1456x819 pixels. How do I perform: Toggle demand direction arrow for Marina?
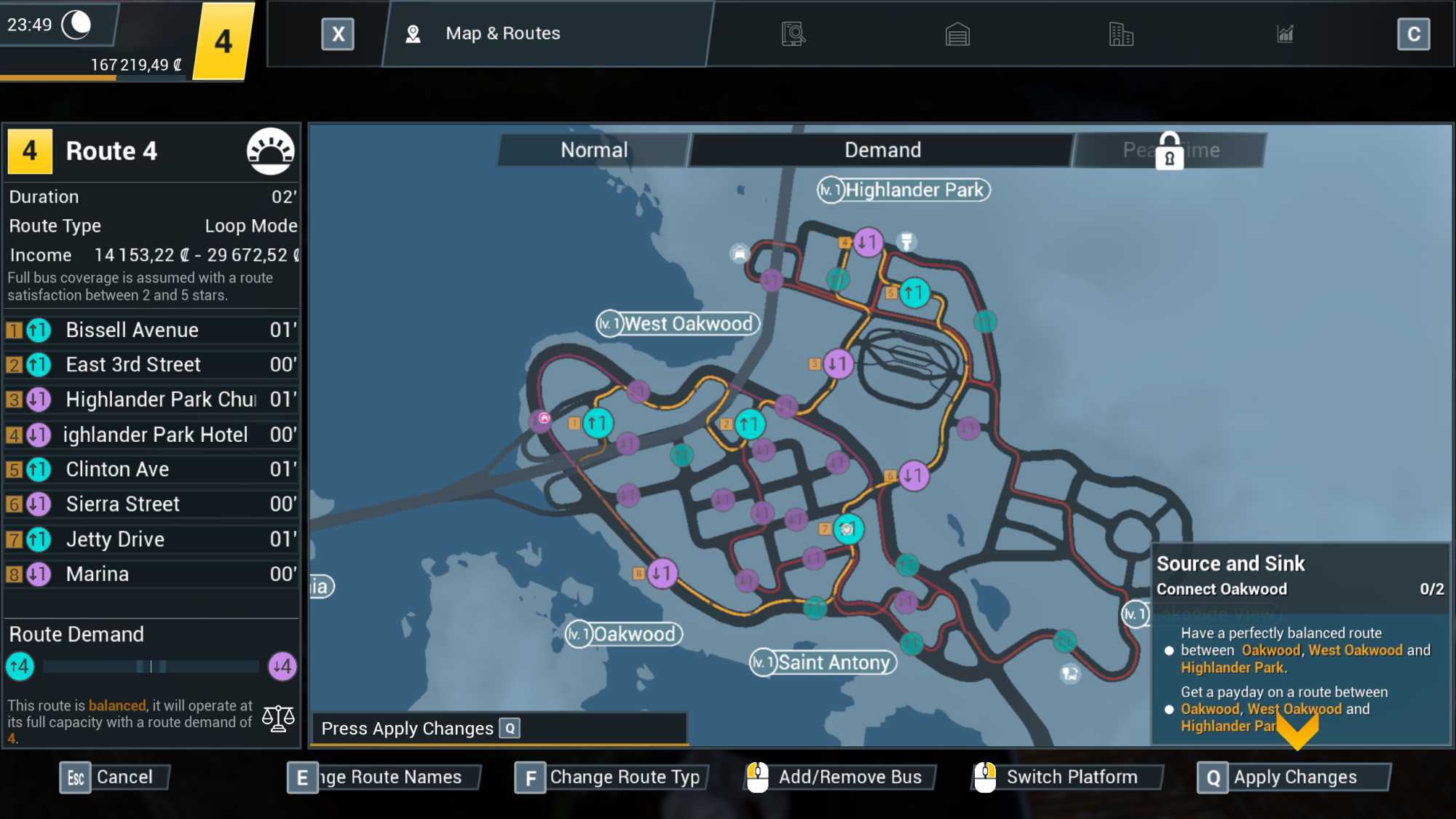[38, 574]
